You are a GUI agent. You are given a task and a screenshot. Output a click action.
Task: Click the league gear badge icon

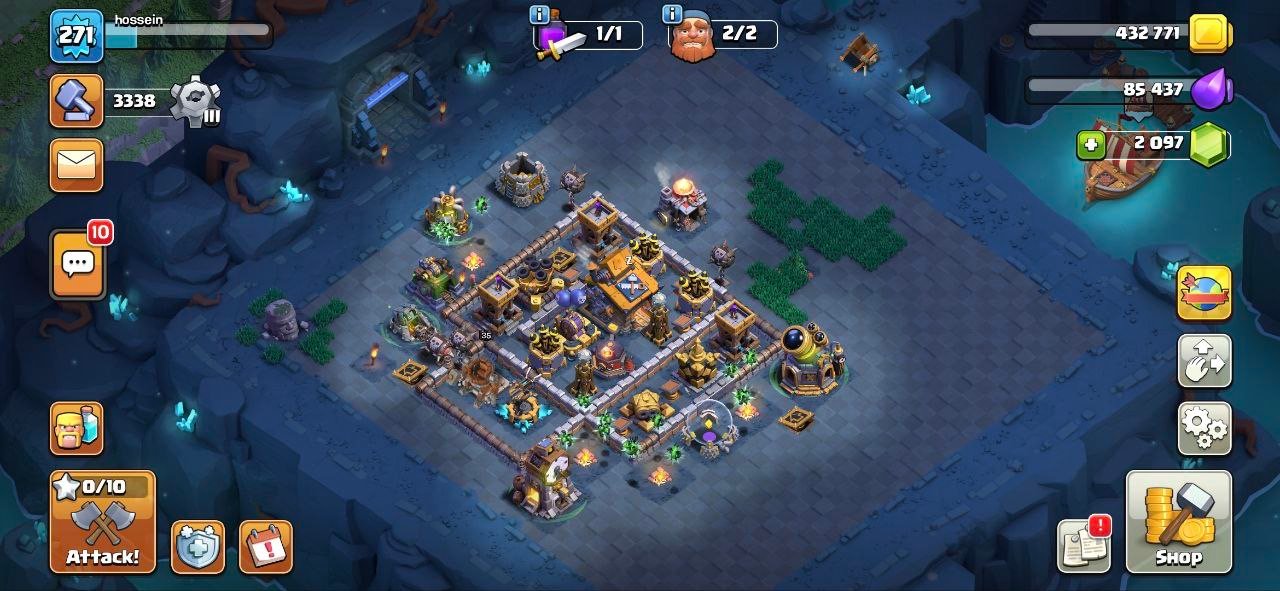pos(193,101)
